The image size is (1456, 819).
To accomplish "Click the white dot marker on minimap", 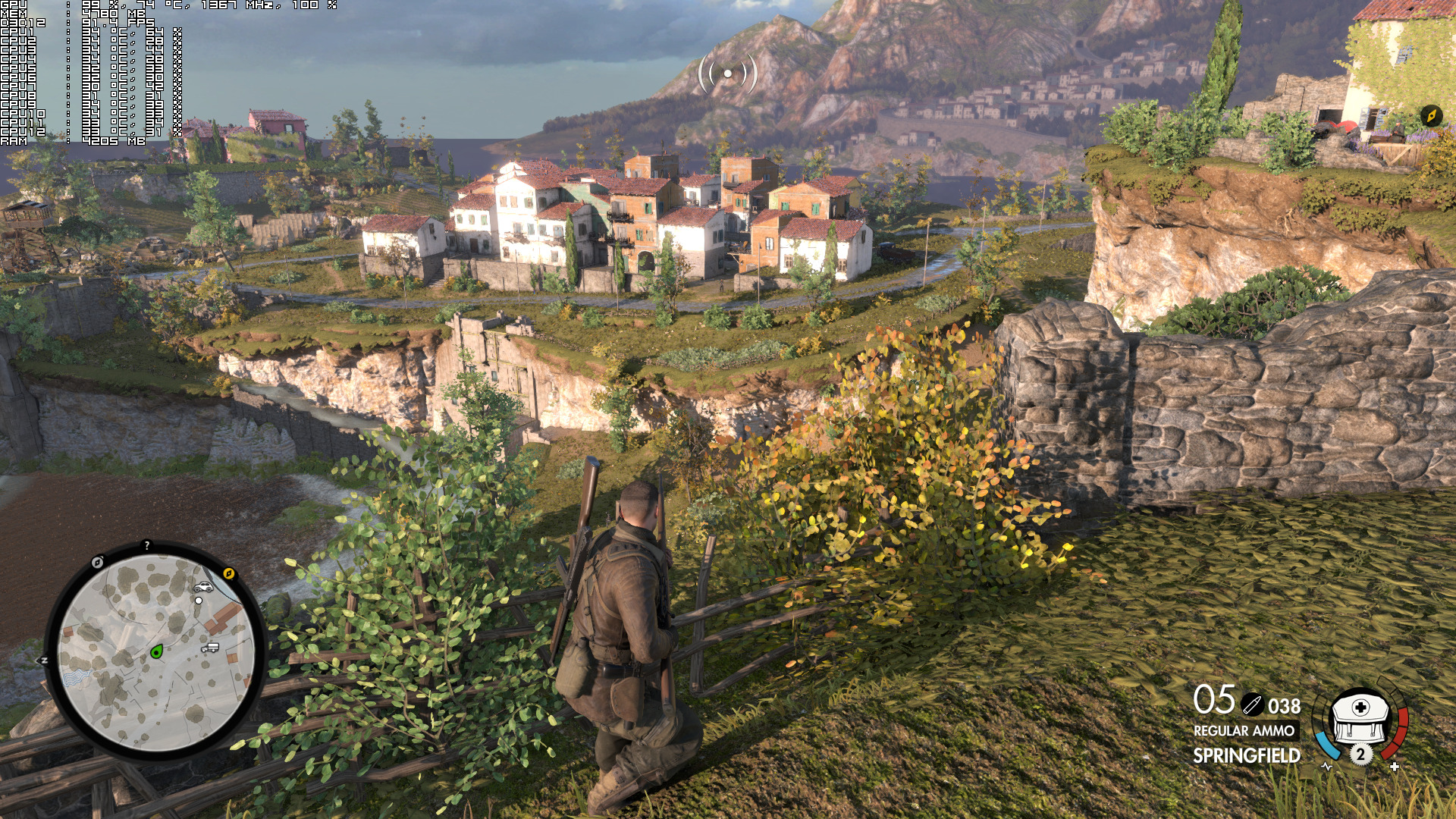I will point(199,601).
